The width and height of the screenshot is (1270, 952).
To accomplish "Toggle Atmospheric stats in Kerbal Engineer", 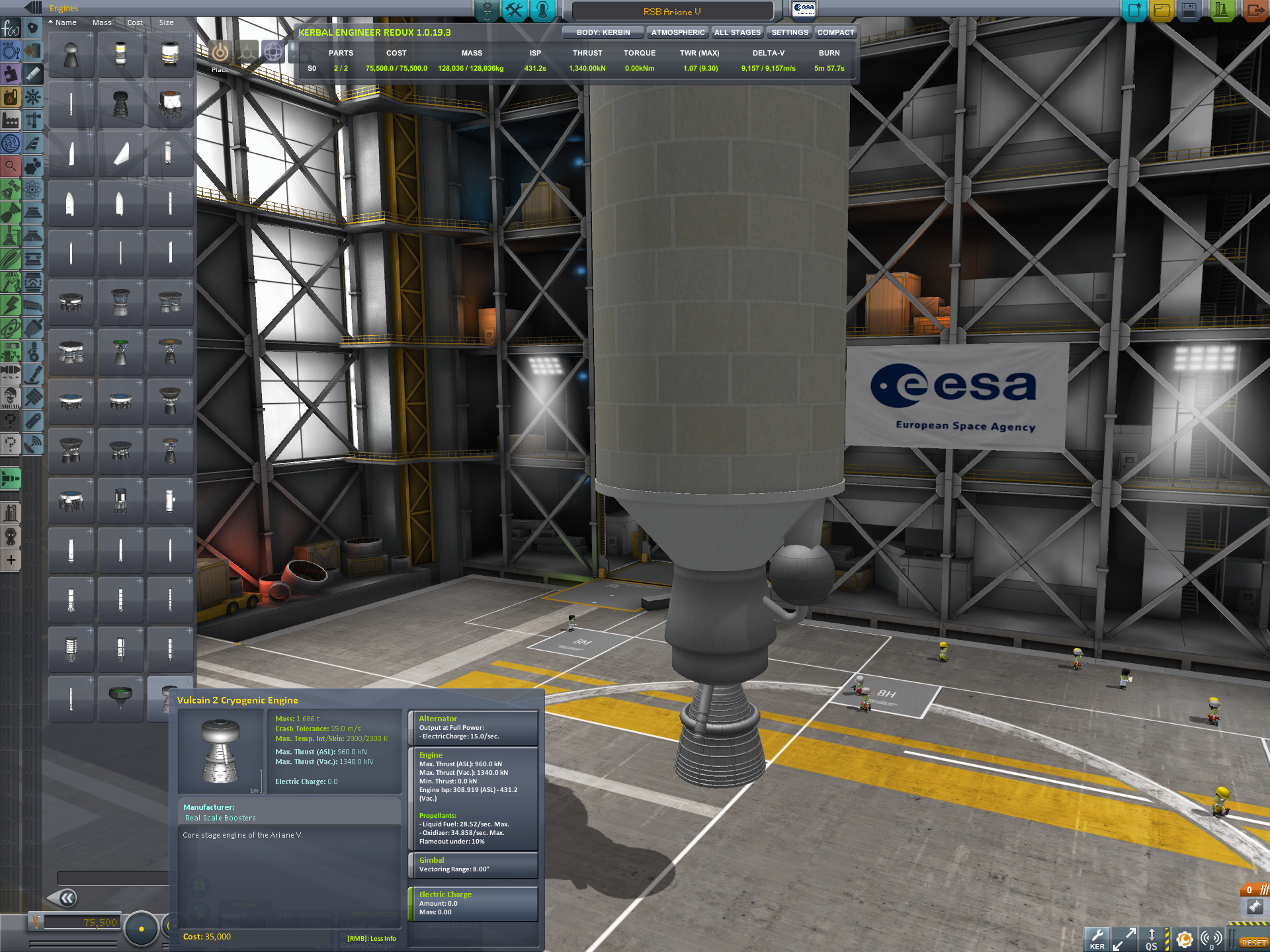I will tap(677, 32).
